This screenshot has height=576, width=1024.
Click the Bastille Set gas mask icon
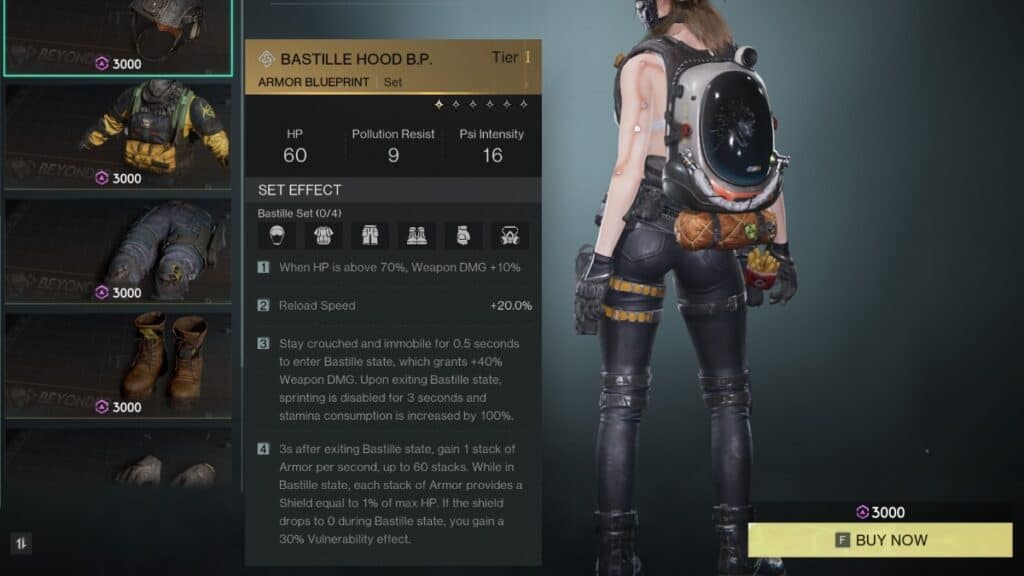[x=511, y=236]
